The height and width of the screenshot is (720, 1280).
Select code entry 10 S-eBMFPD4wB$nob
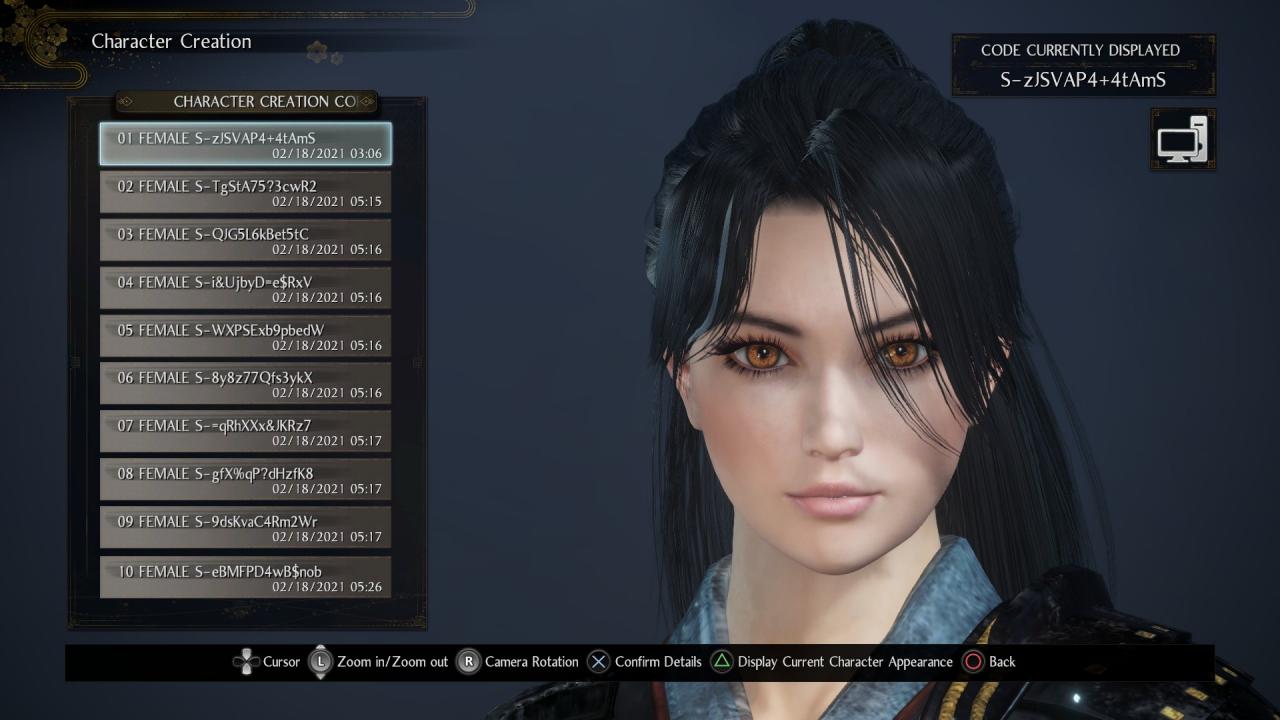pyautogui.click(x=245, y=577)
